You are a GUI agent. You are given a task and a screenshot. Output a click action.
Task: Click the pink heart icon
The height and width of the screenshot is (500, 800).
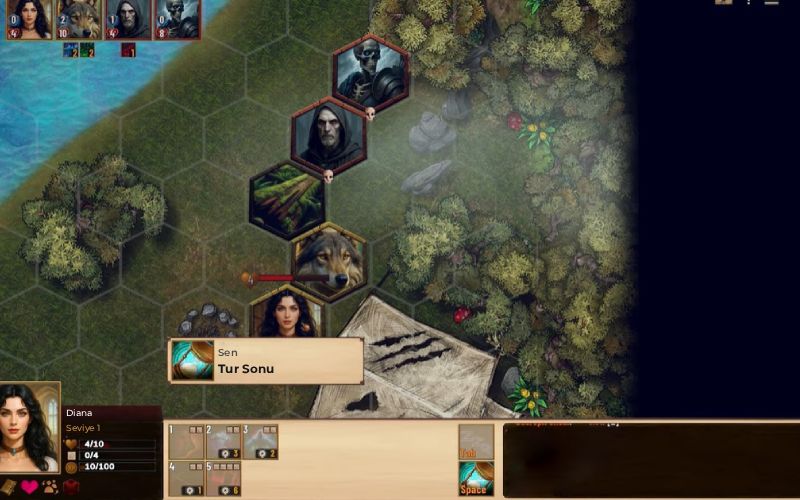[29, 488]
